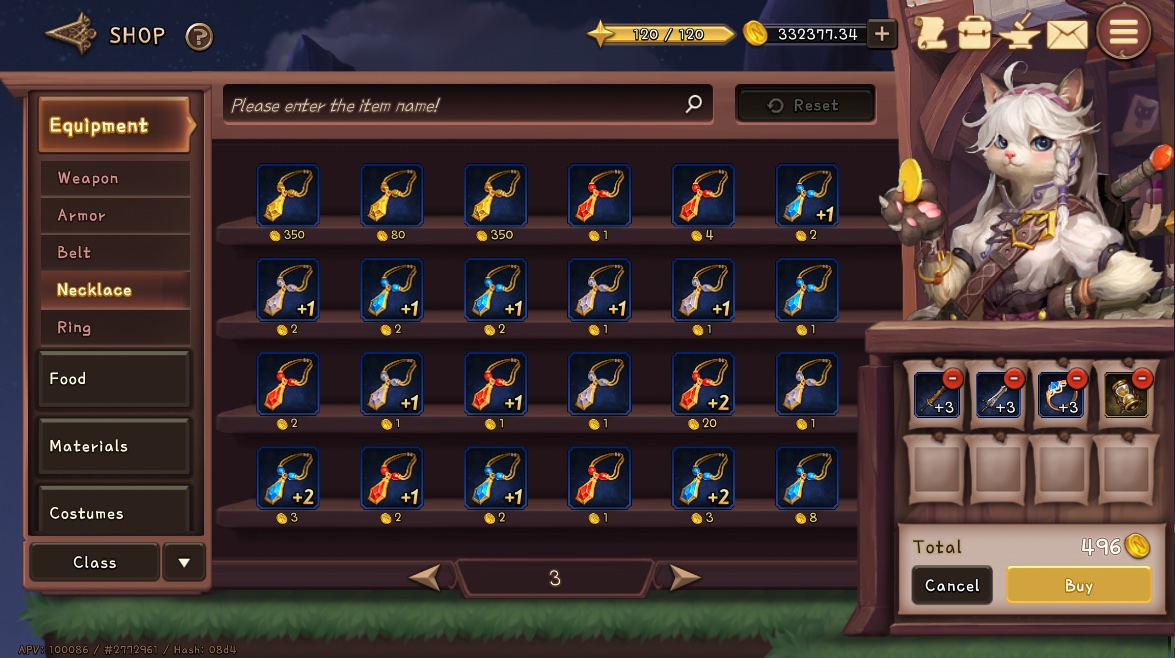Select the yellow necklace priced 80
Screen dimensions: 1175x658
(x=392, y=195)
